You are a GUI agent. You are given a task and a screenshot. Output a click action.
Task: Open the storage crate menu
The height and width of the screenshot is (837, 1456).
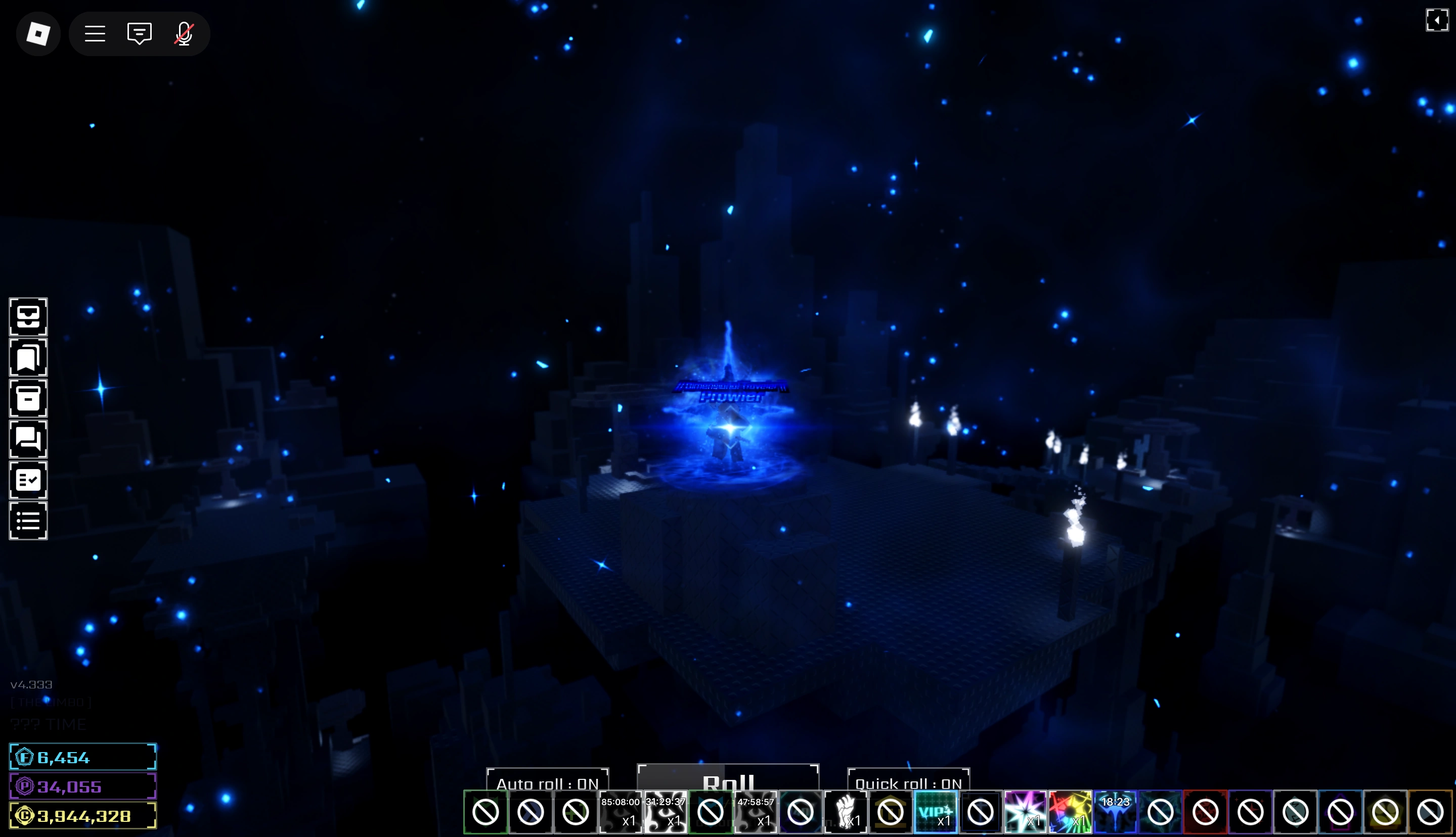coord(28,398)
